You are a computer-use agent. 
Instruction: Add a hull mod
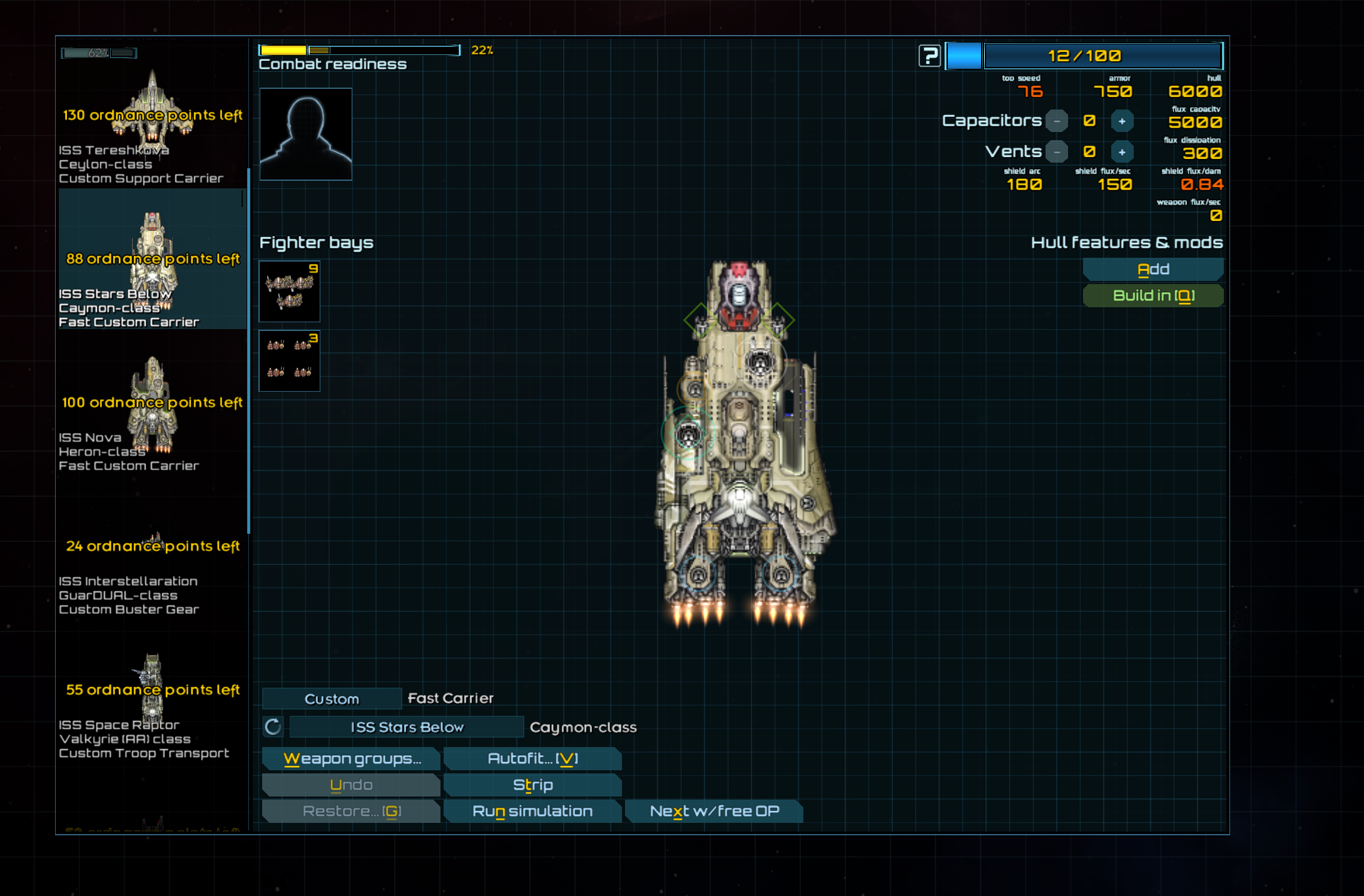click(x=1153, y=270)
